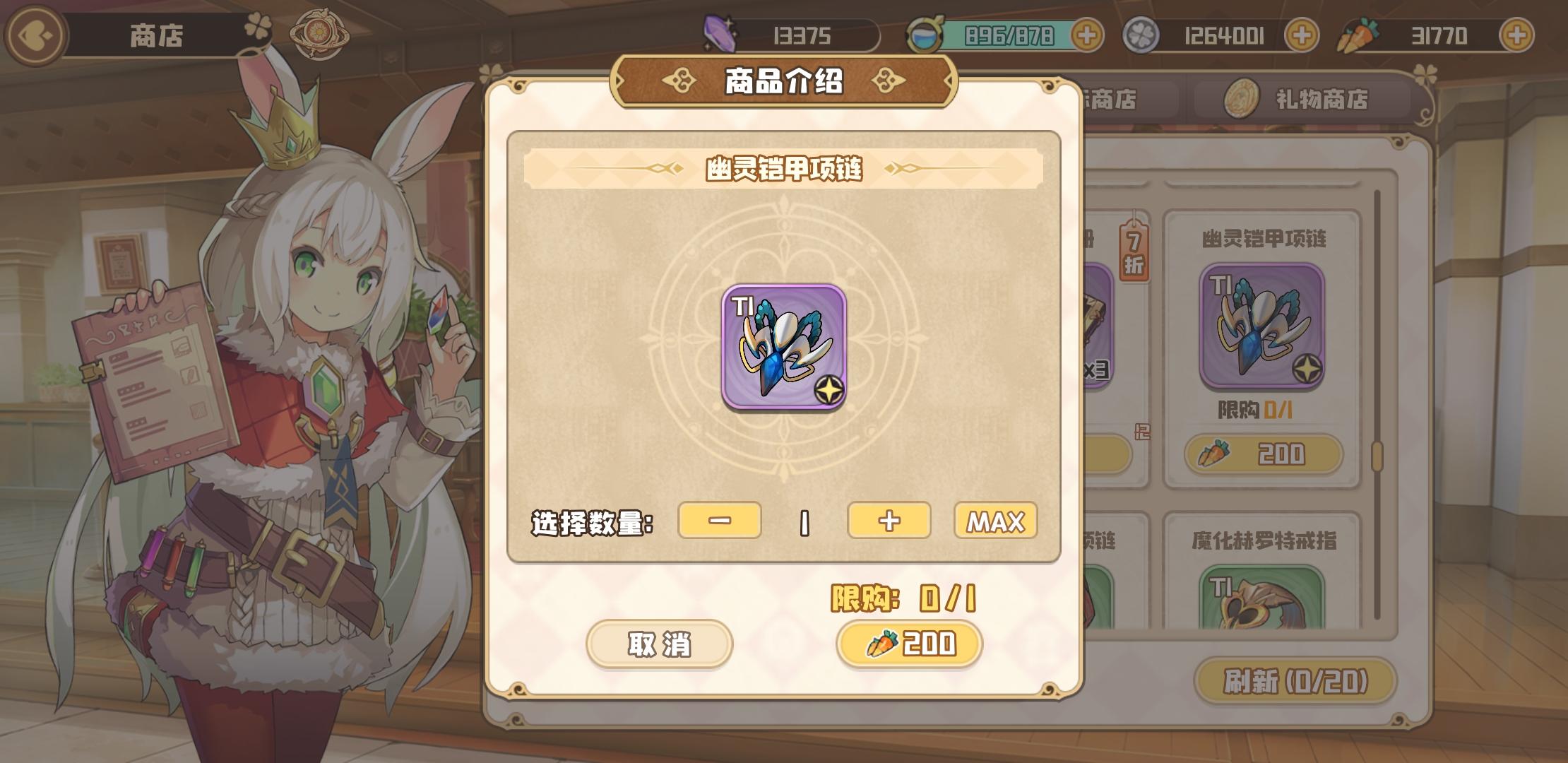This screenshot has width=1568, height=763.
Task: Decrease quantity with the minus button
Action: 720,521
